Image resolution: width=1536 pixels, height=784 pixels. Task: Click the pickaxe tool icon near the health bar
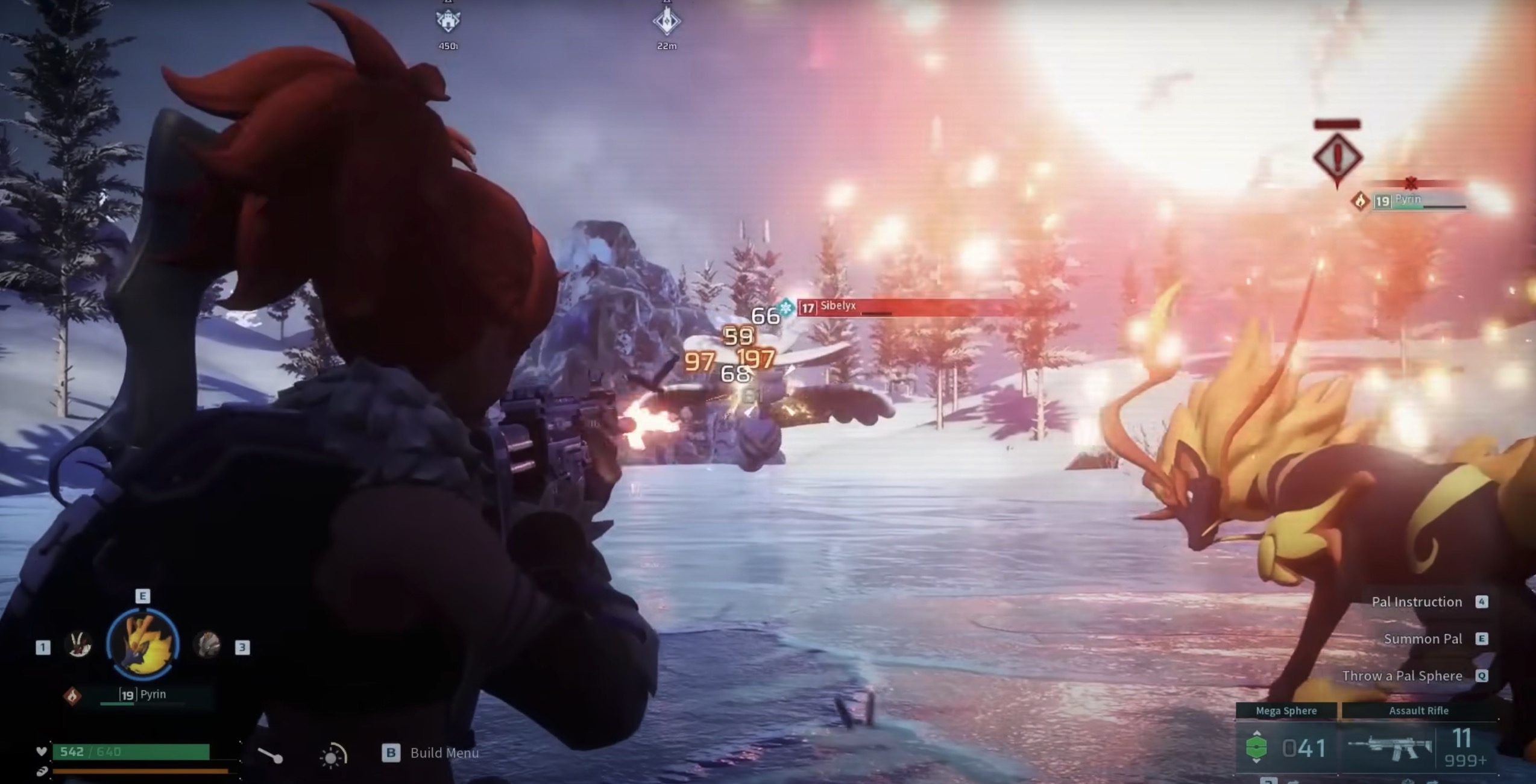pos(270,753)
